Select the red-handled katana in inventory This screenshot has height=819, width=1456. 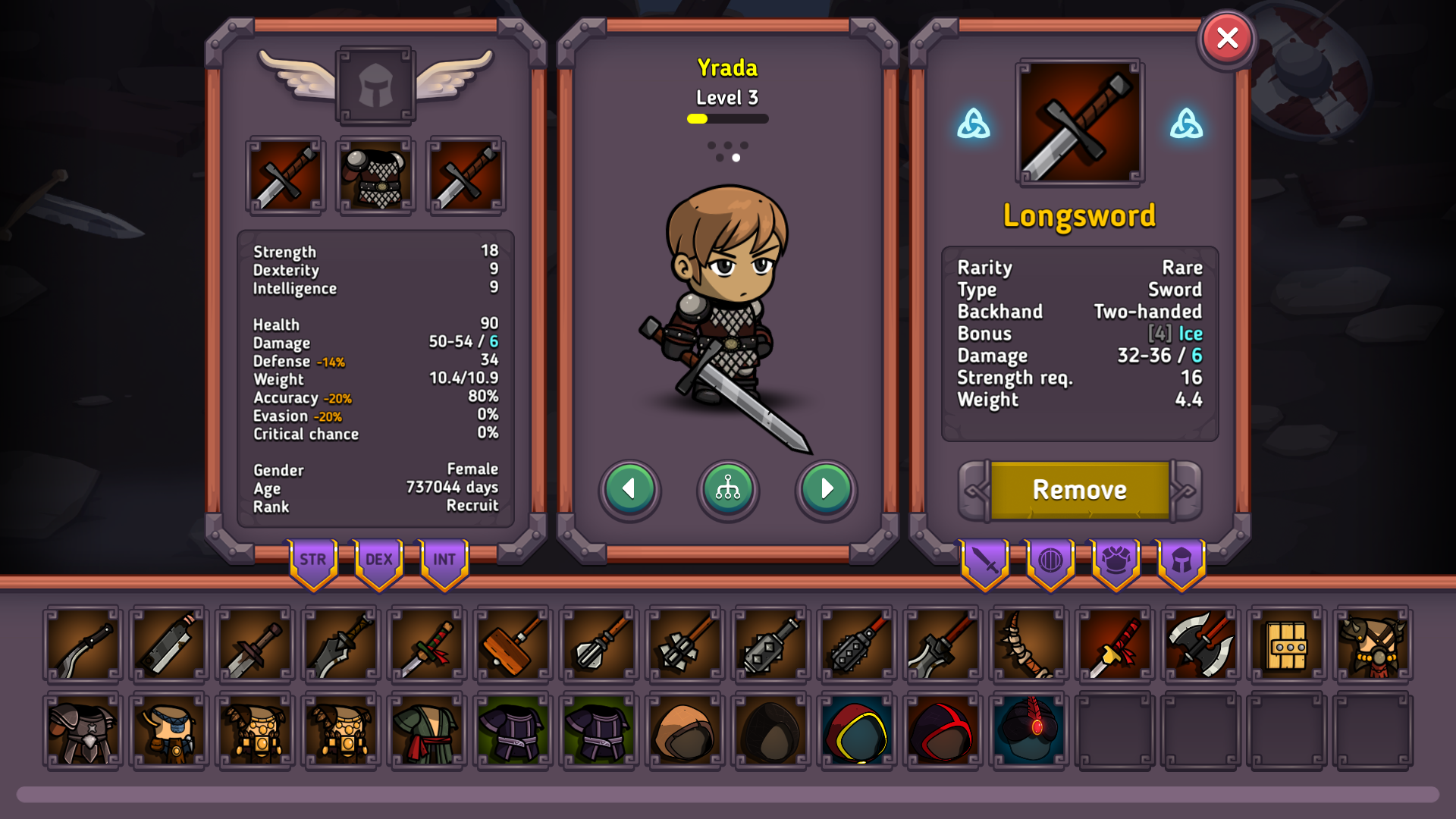click(1115, 645)
